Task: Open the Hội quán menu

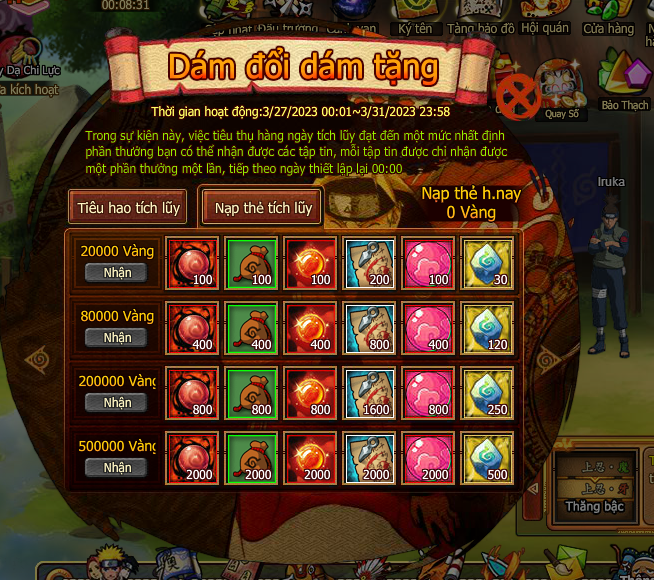Action: coord(544,19)
